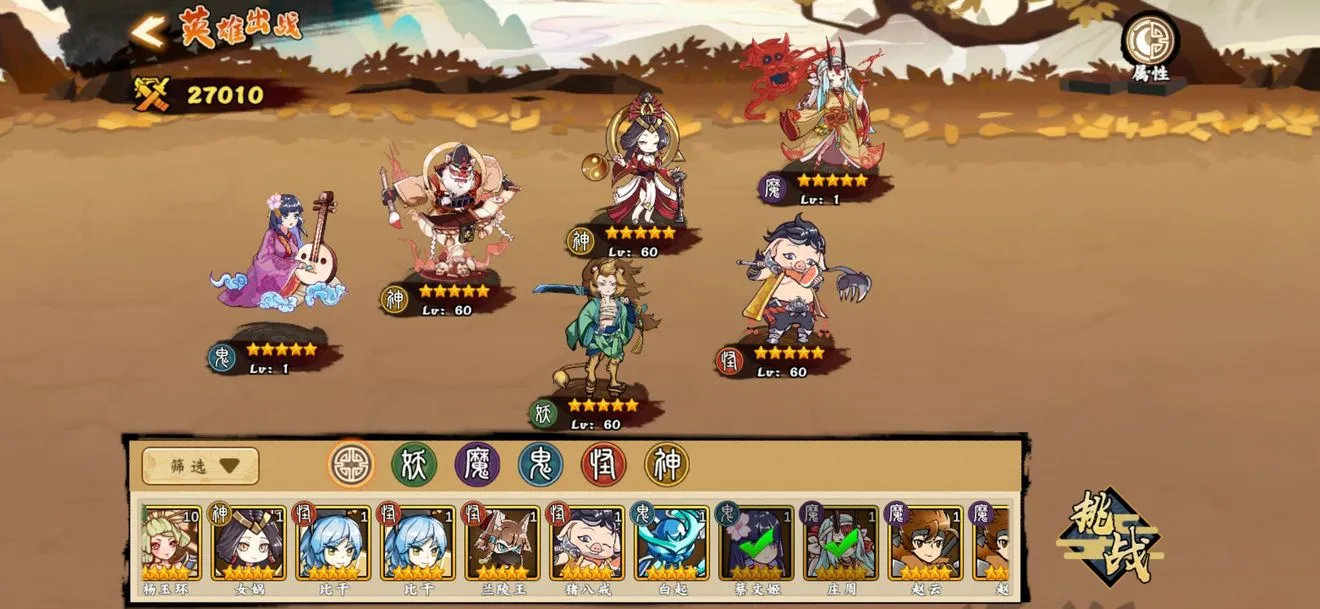This screenshot has width=1320, height=609.
Task: Choose the 女娲 hero card
Action: click(x=248, y=545)
